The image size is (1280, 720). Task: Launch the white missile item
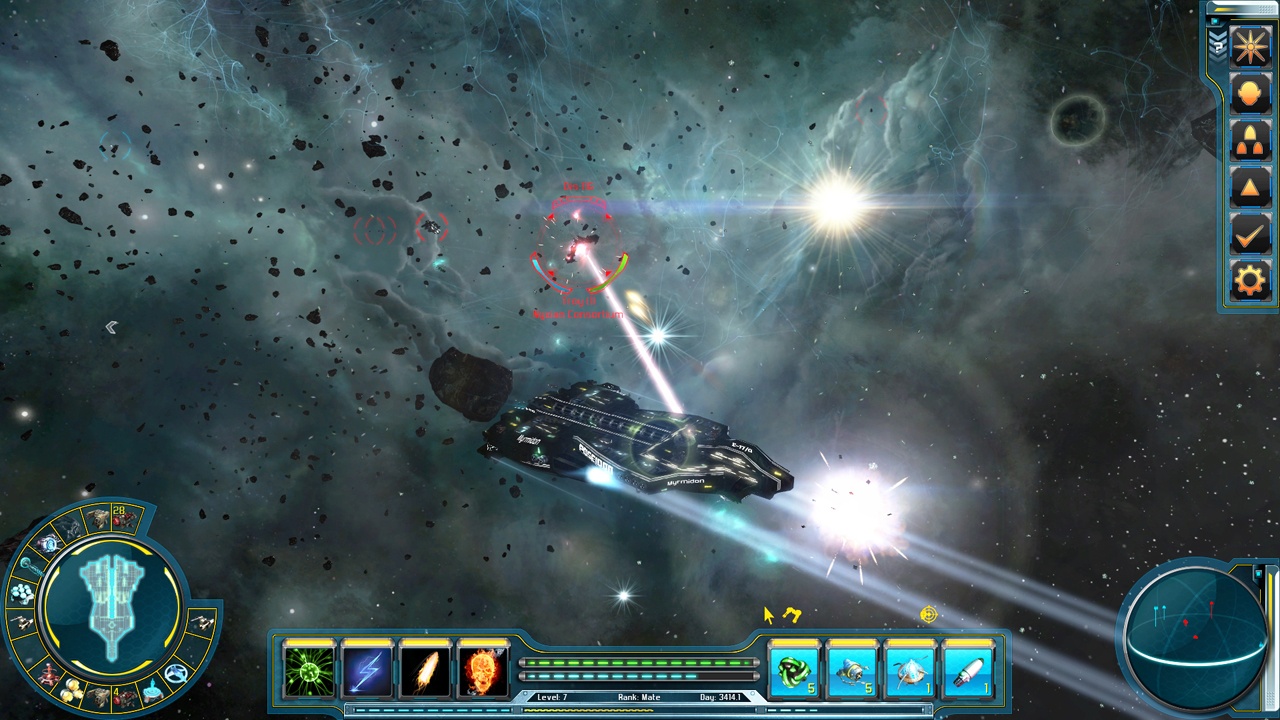click(x=968, y=671)
